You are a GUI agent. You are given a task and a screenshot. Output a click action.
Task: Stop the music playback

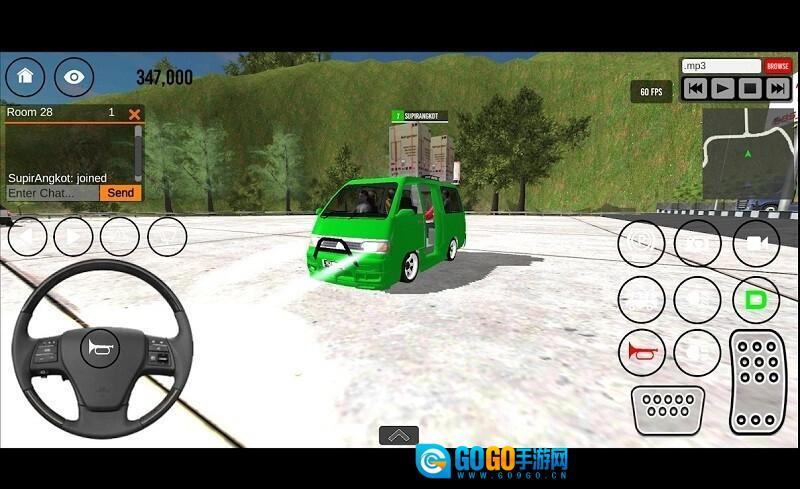[750, 88]
